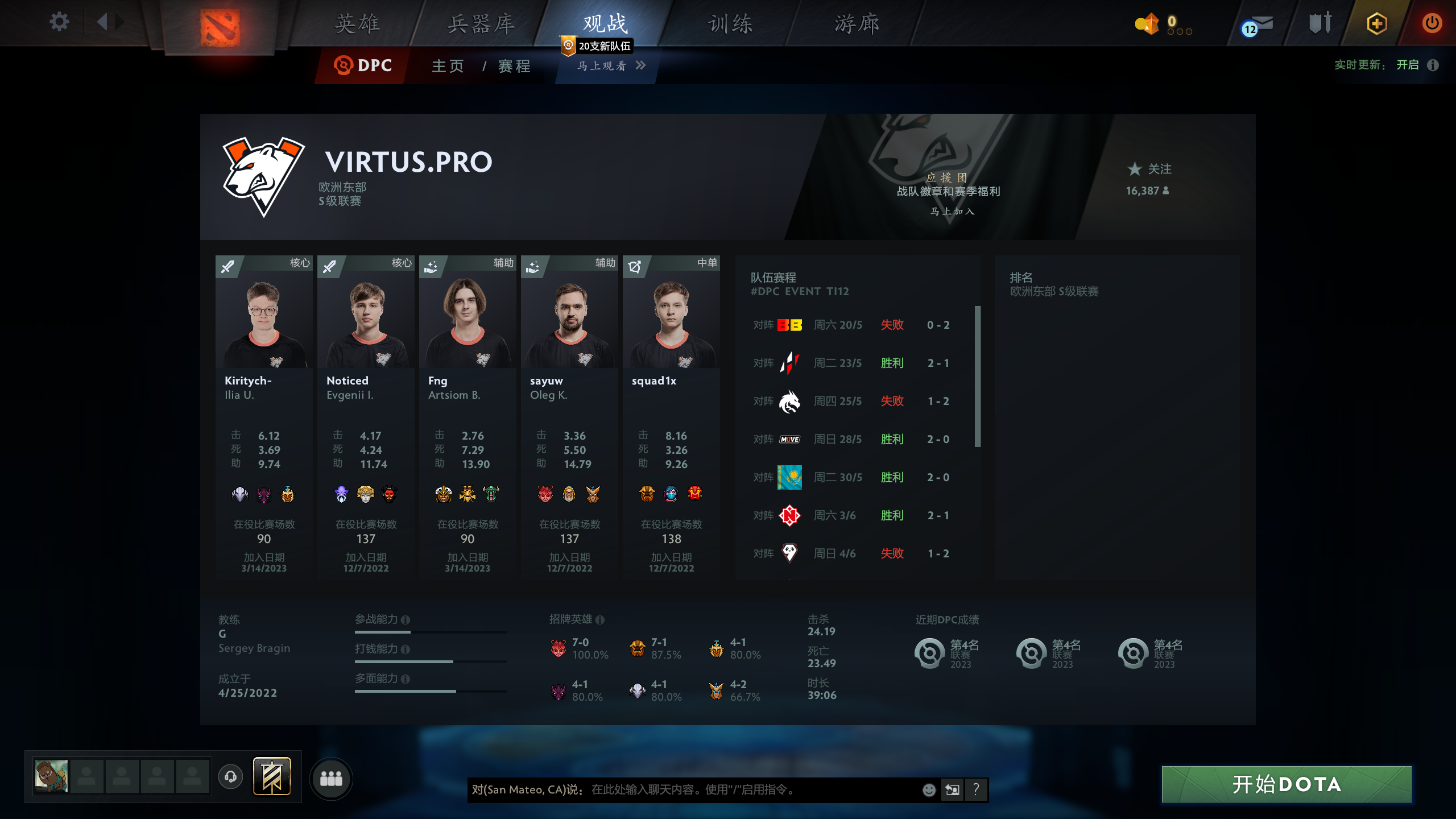The height and width of the screenshot is (819, 1456).
Task: Switch to the 主页 tab
Action: pyautogui.click(x=447, y=66)
